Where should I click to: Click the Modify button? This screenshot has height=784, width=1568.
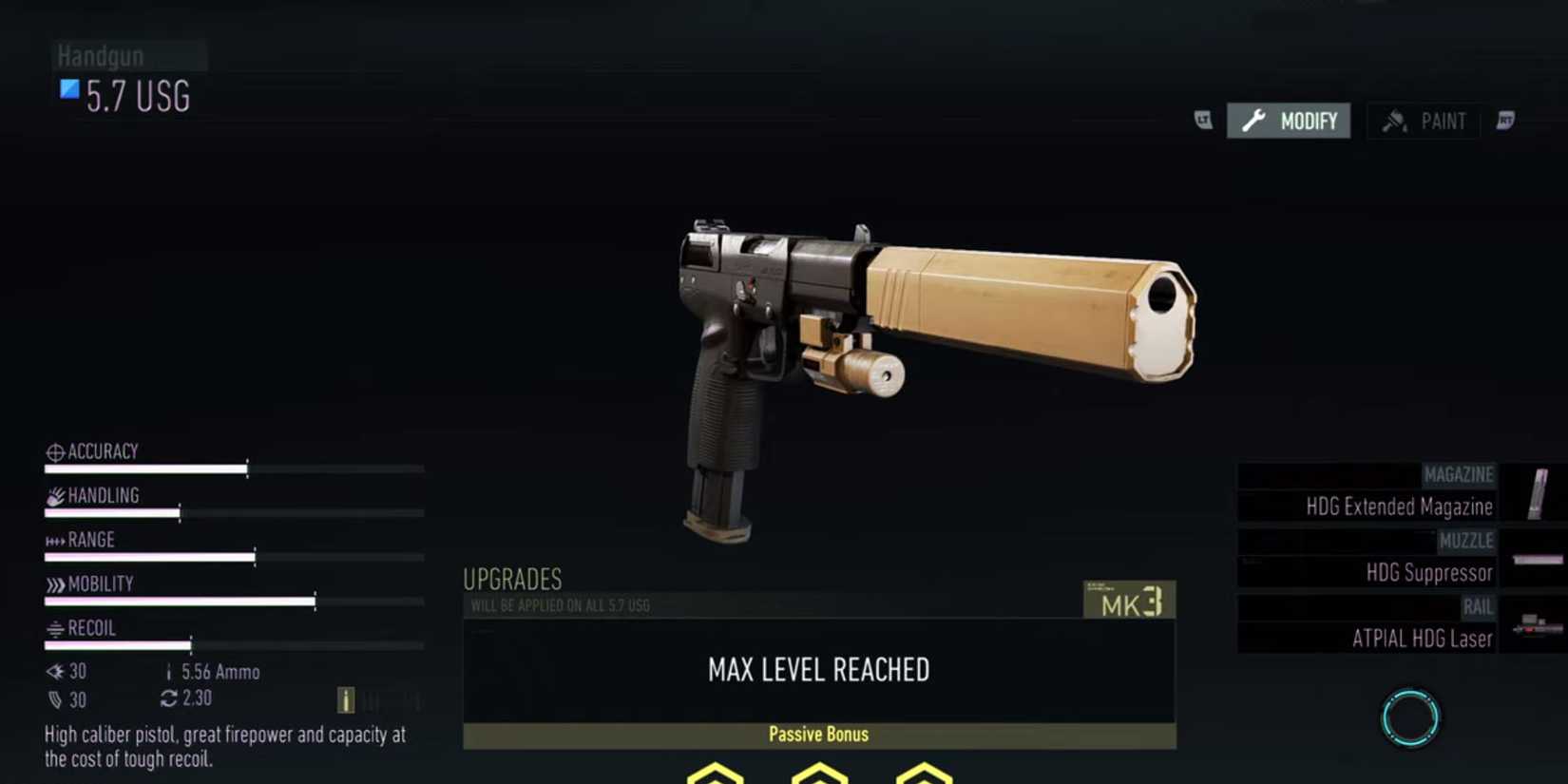pyautogui.click(x=1289, y=121)
